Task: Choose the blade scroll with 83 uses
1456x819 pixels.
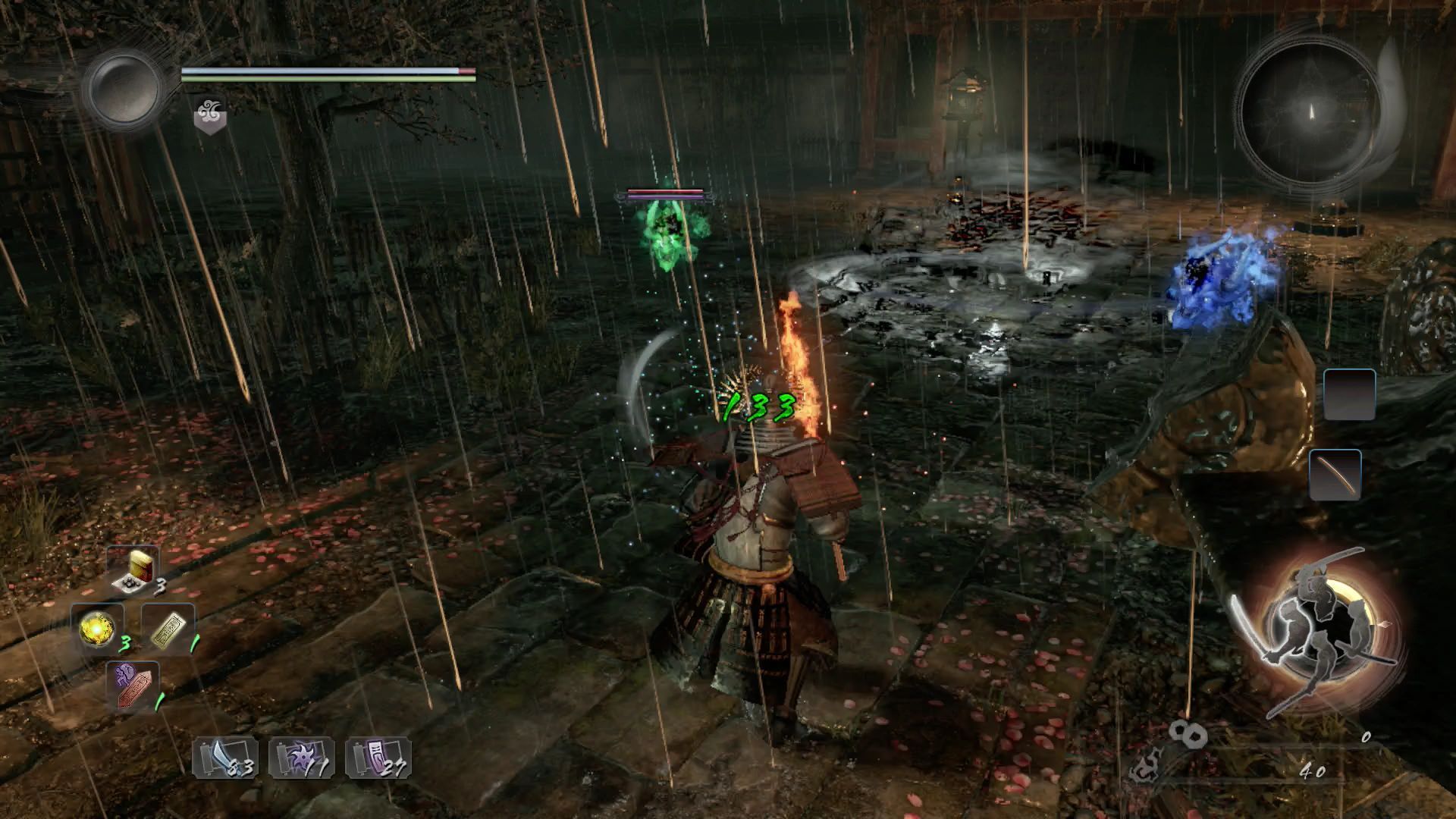Action: click(x=224, y=758)
